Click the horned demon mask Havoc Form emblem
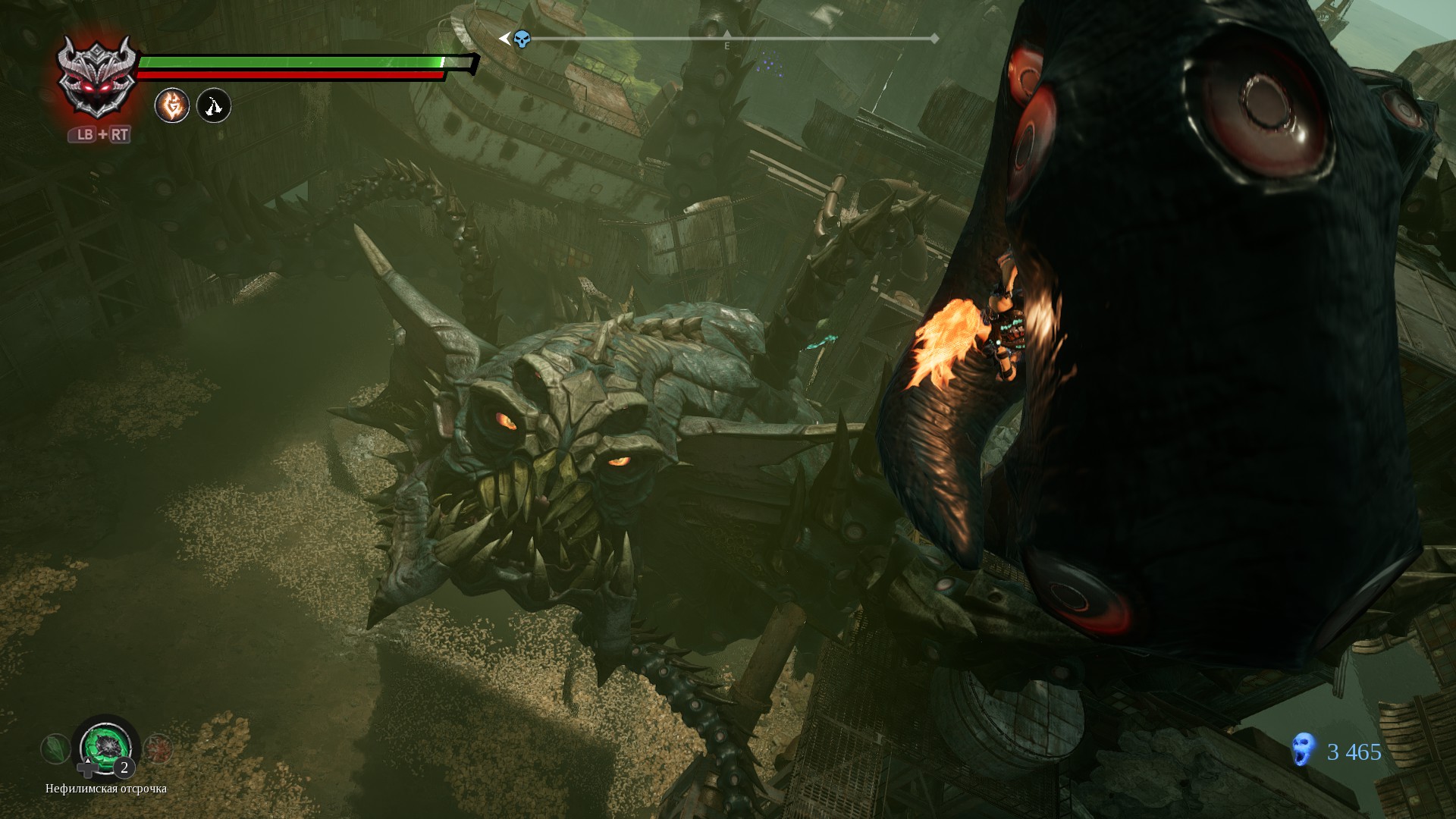1456x819 pixels. (x=98, y=77)
